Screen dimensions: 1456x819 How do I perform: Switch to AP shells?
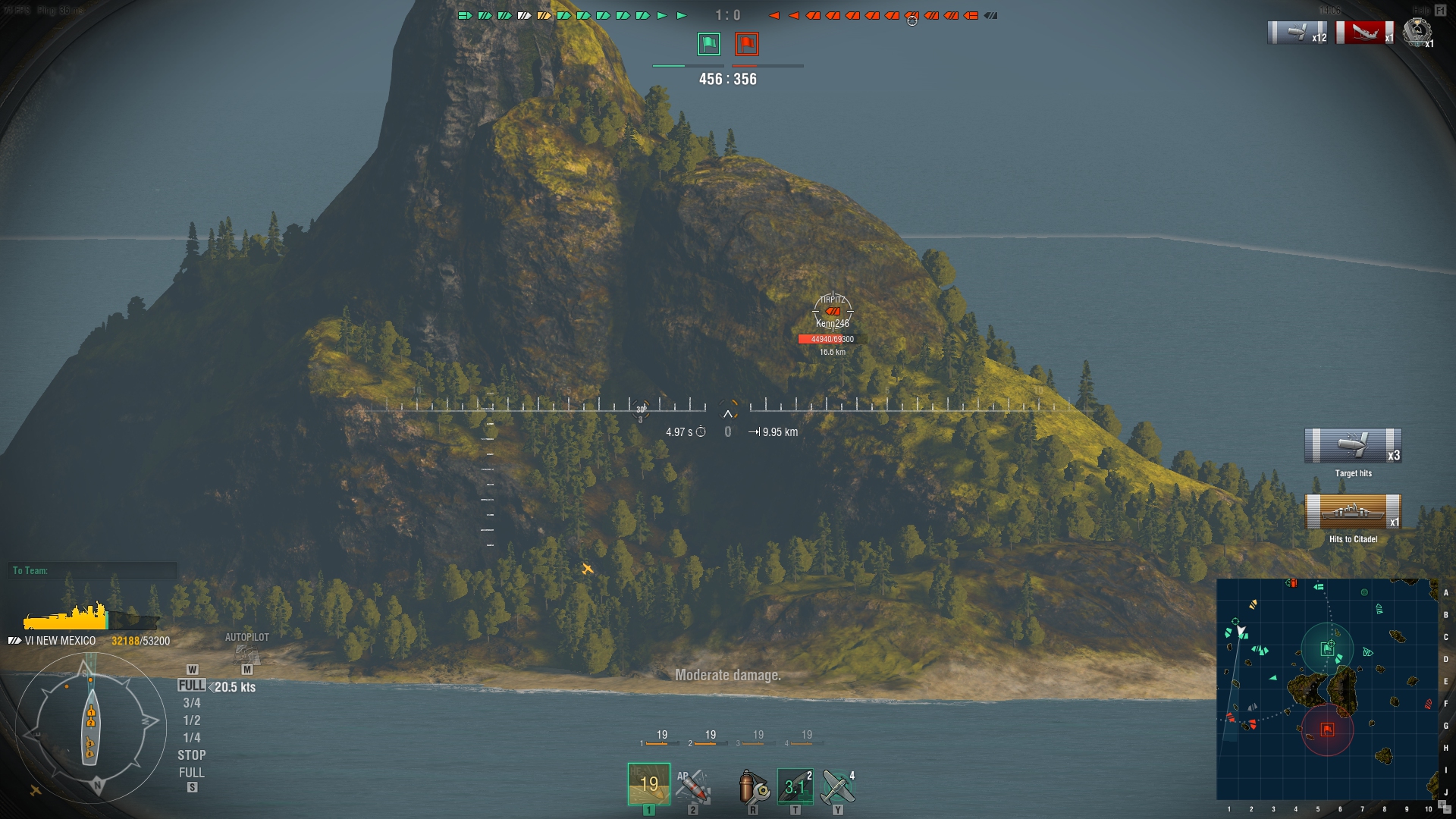[x=692, y=786]
